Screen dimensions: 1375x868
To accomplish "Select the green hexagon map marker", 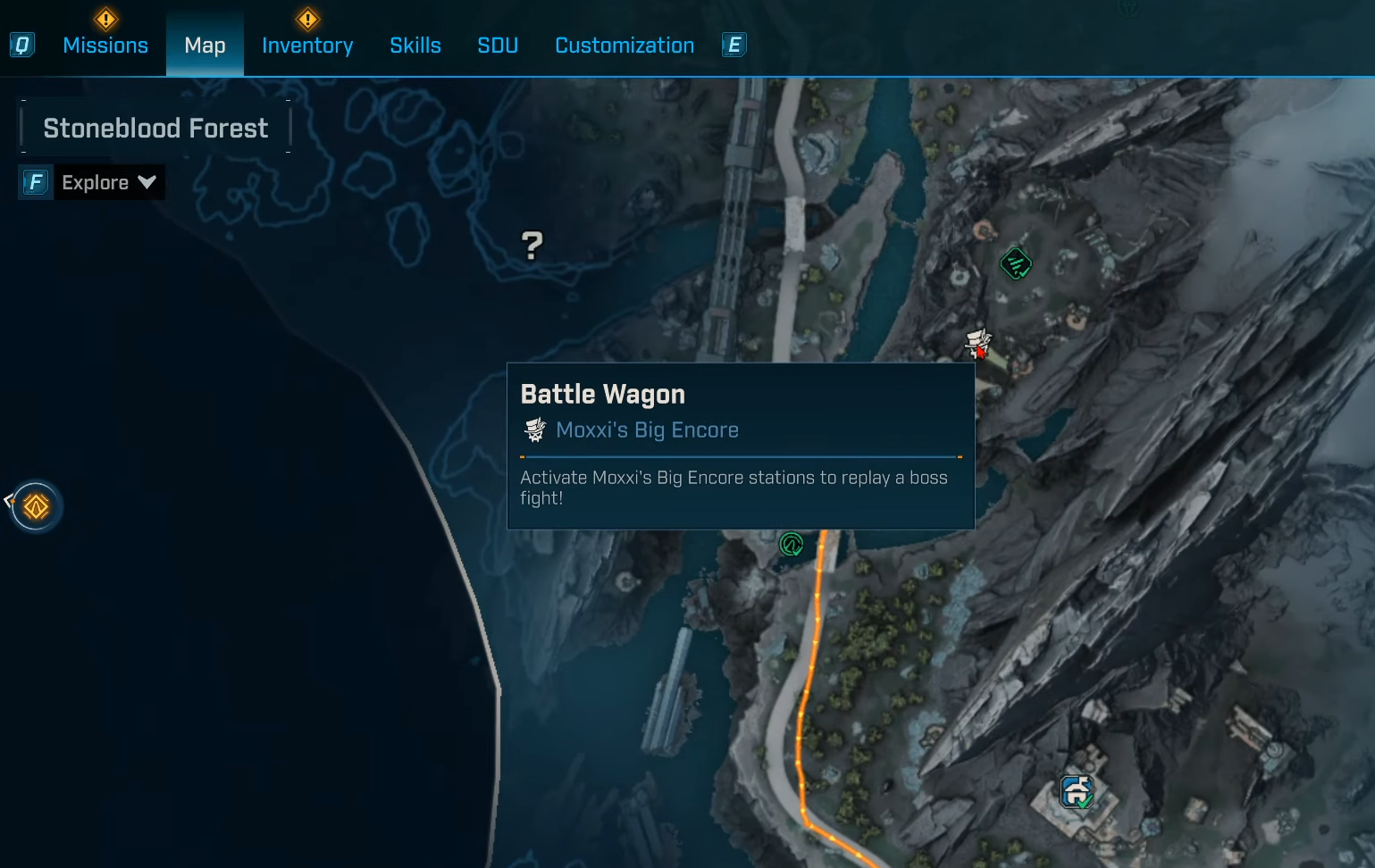I will pyautogui.click(x=1016, y=263).
